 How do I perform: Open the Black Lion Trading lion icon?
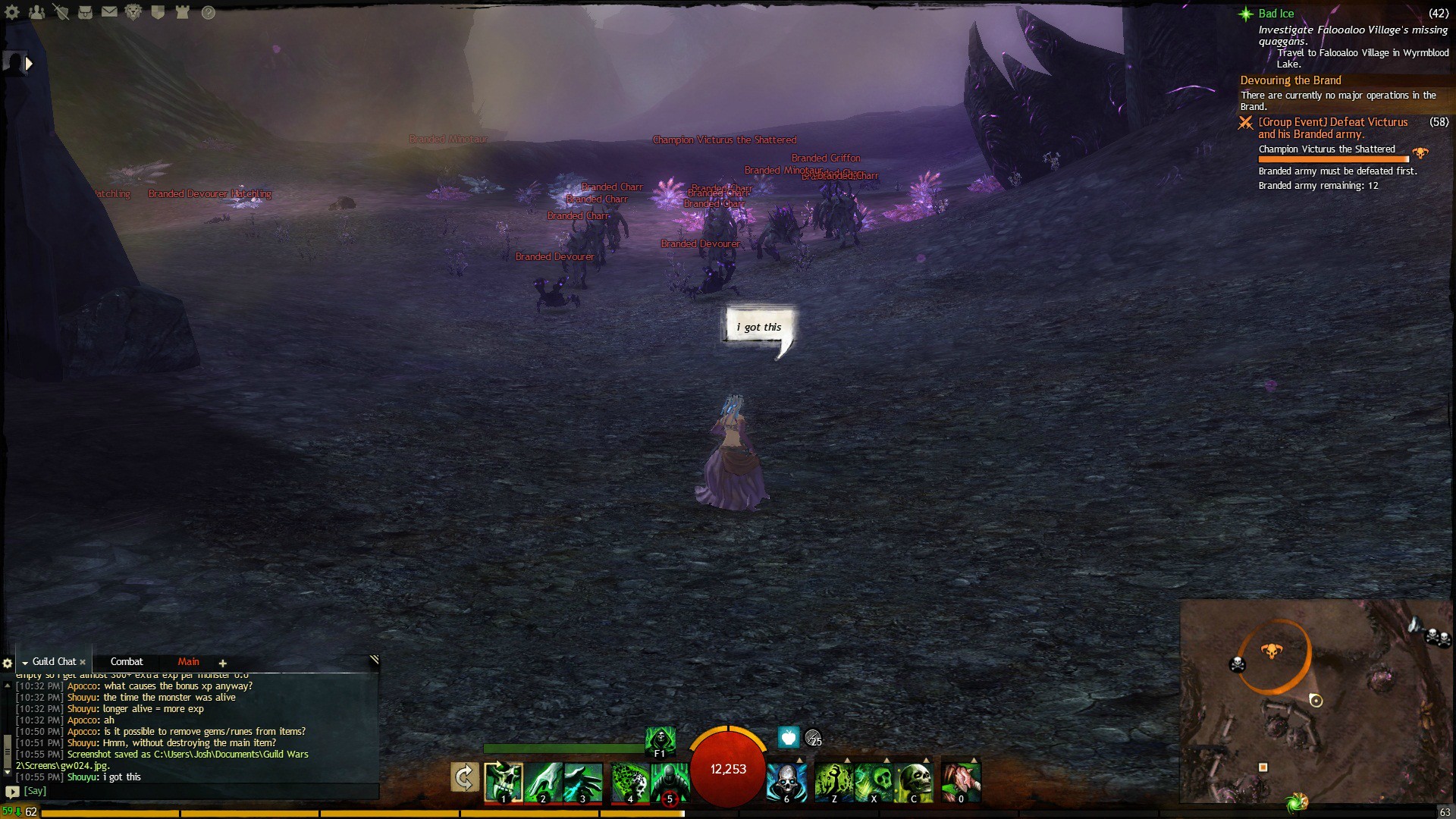click(x=133, y=12)
